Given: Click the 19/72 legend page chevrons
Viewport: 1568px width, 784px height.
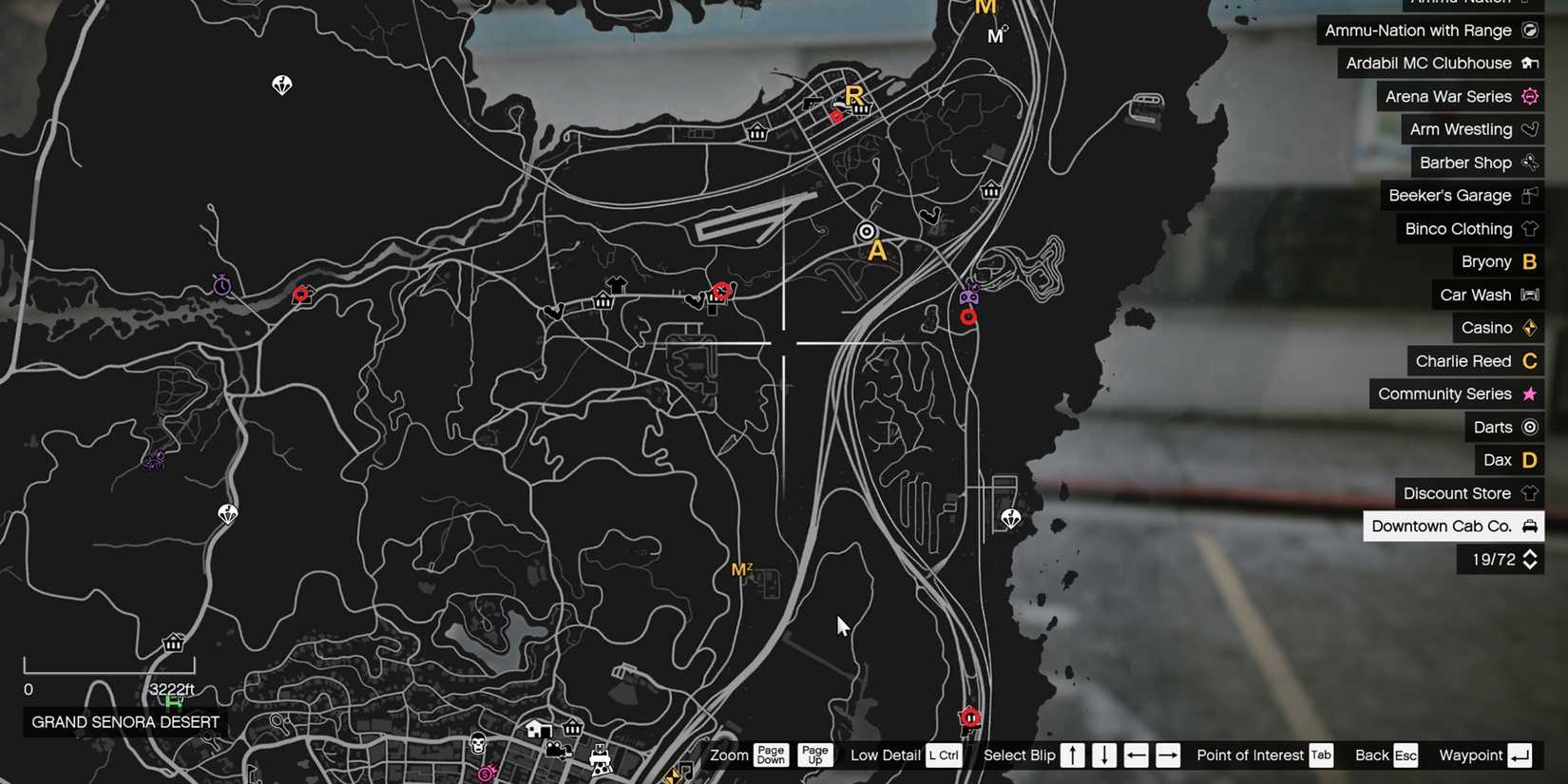Looking at the screenshot, I should tap(1531, 560).
